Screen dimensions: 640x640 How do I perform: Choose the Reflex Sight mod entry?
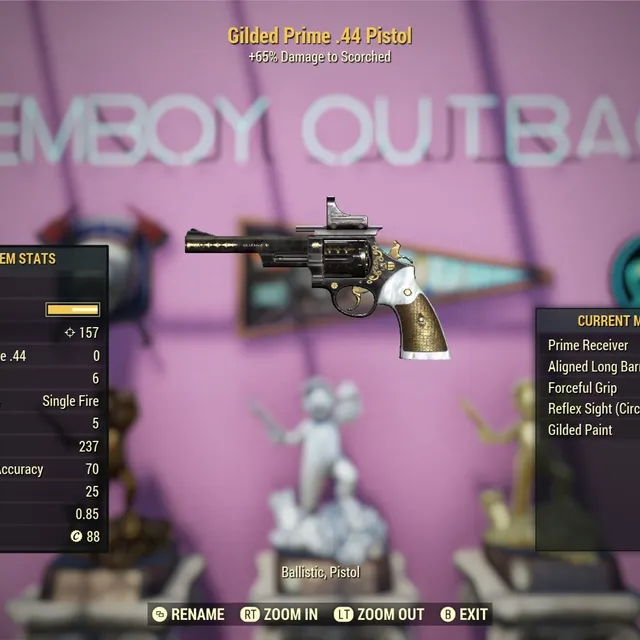click(x=593, y=408)
